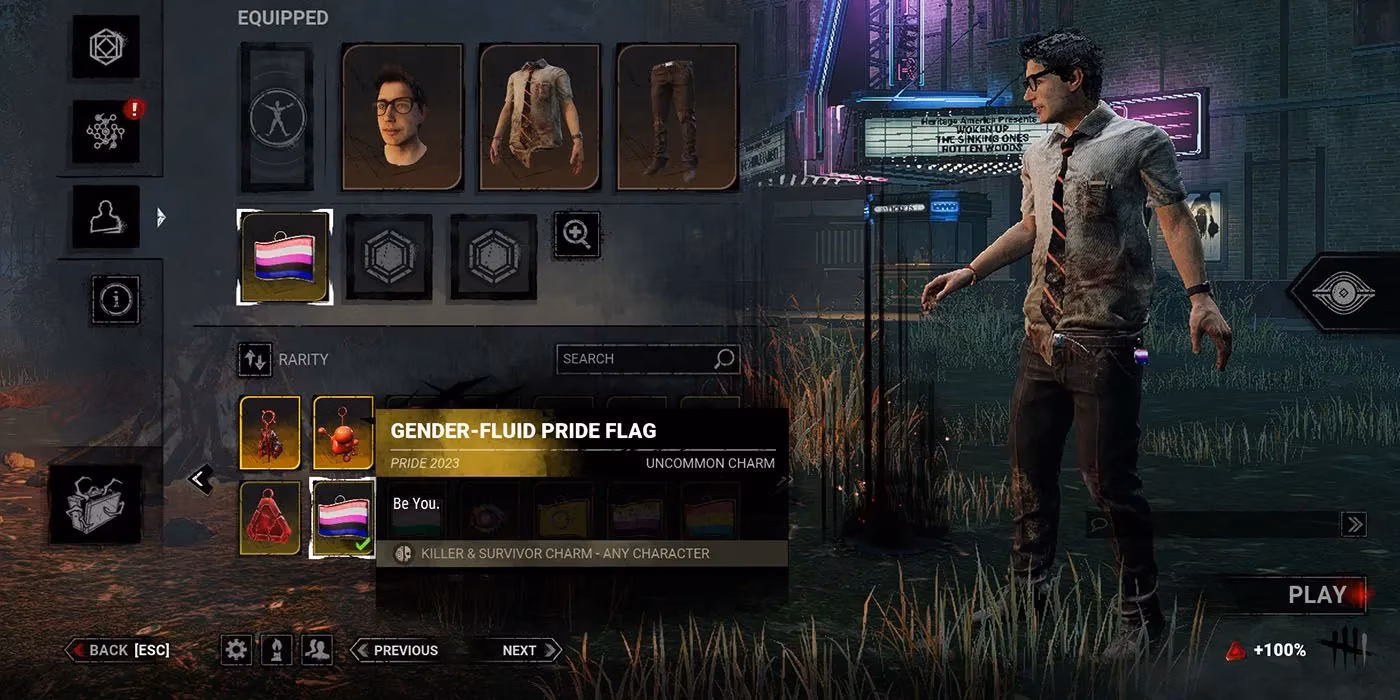Viewport: 1400px width, 700px height.
Task: Pick the equipped brown pants legs slot
Action: coord(676,117)
